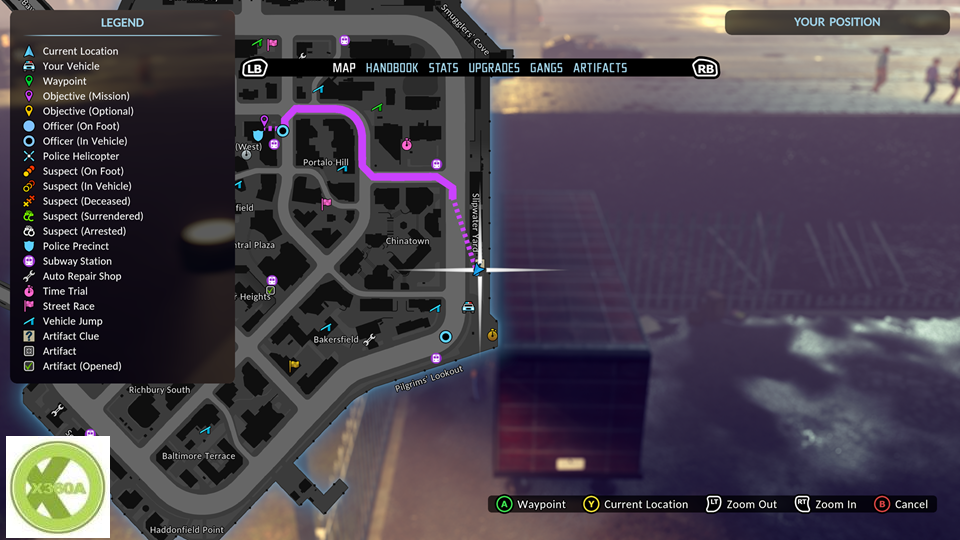
Task: Select the Bakersfield auto repair wrench marker
Action: (368, 340)
